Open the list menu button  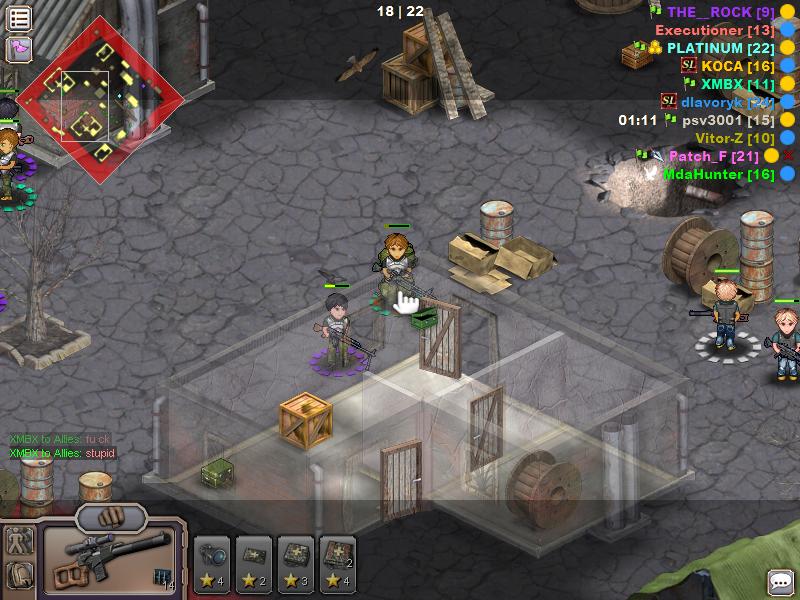(19, 18)
